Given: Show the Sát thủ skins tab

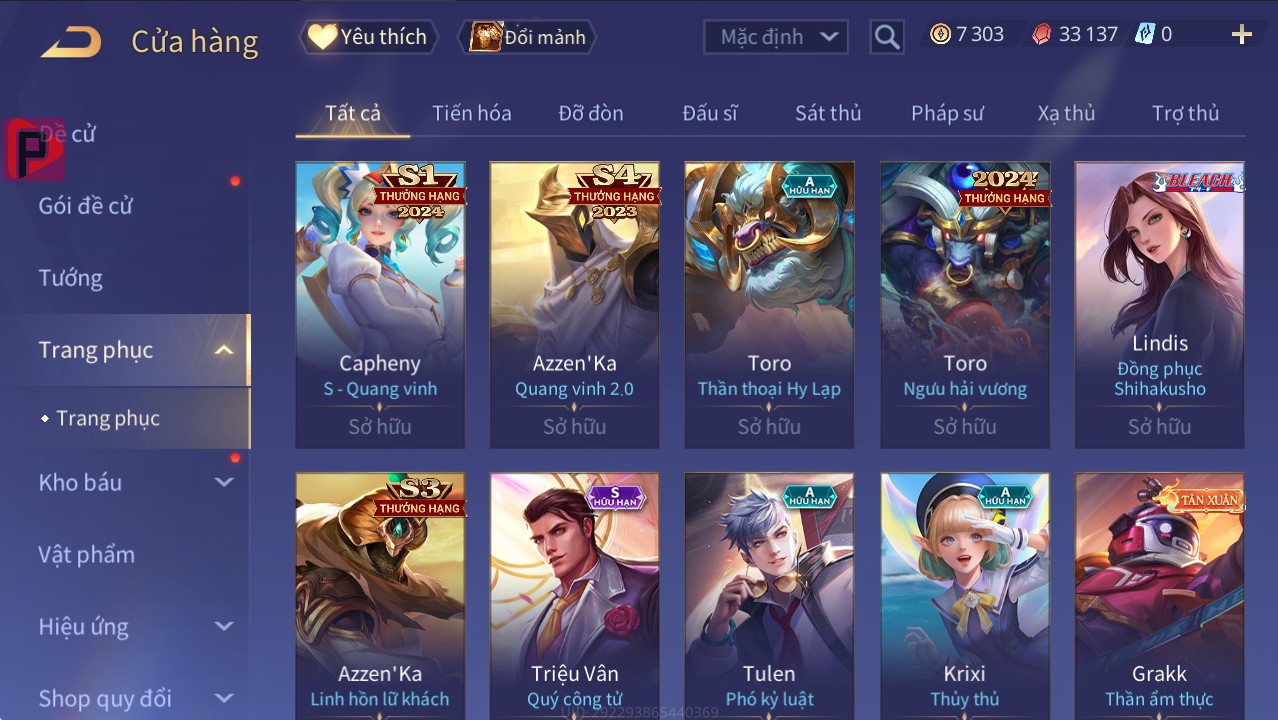Looking at the screenshot, I should [828, 113].
